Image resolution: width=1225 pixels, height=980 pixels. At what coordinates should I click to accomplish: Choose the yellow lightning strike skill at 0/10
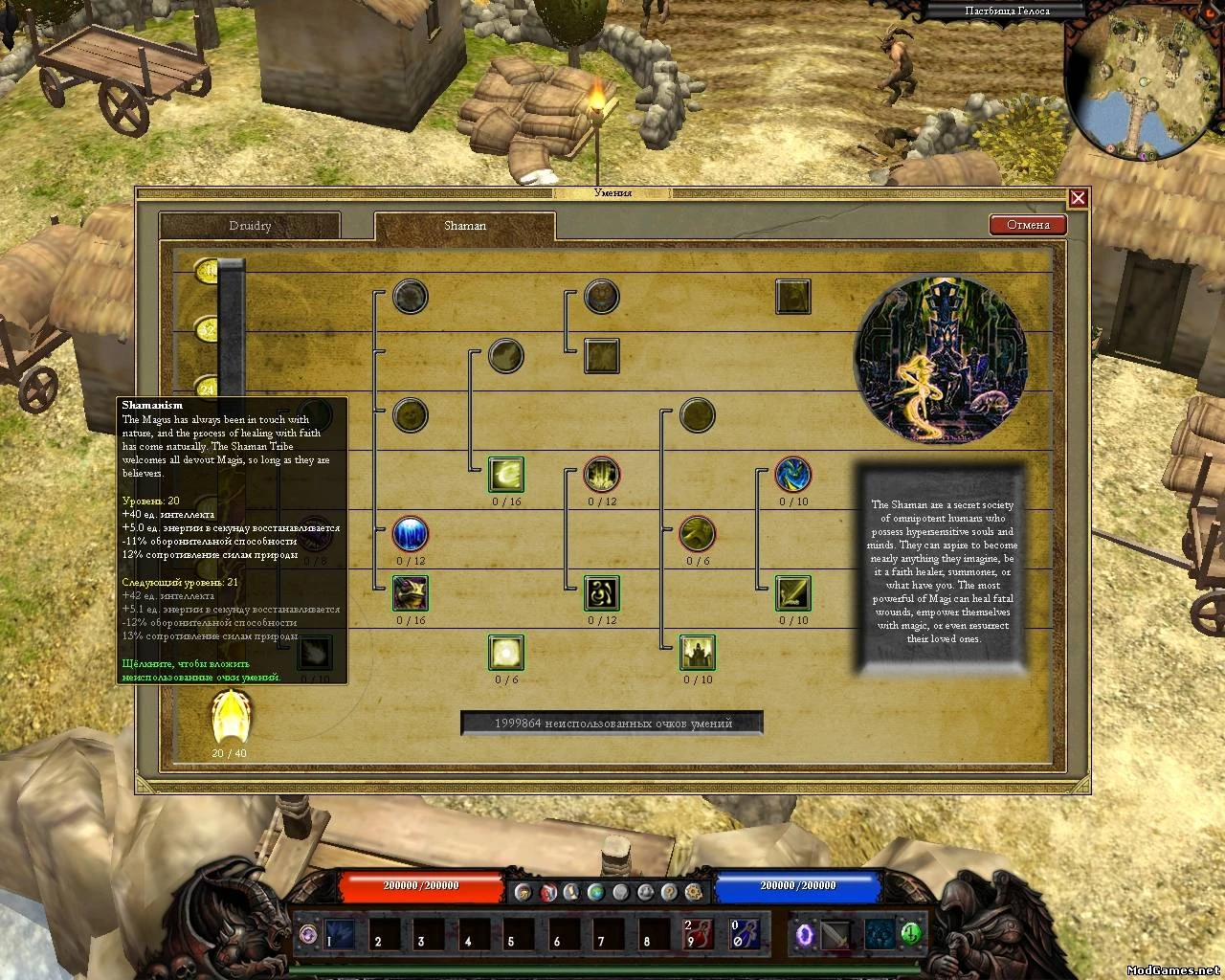(792, 593)
